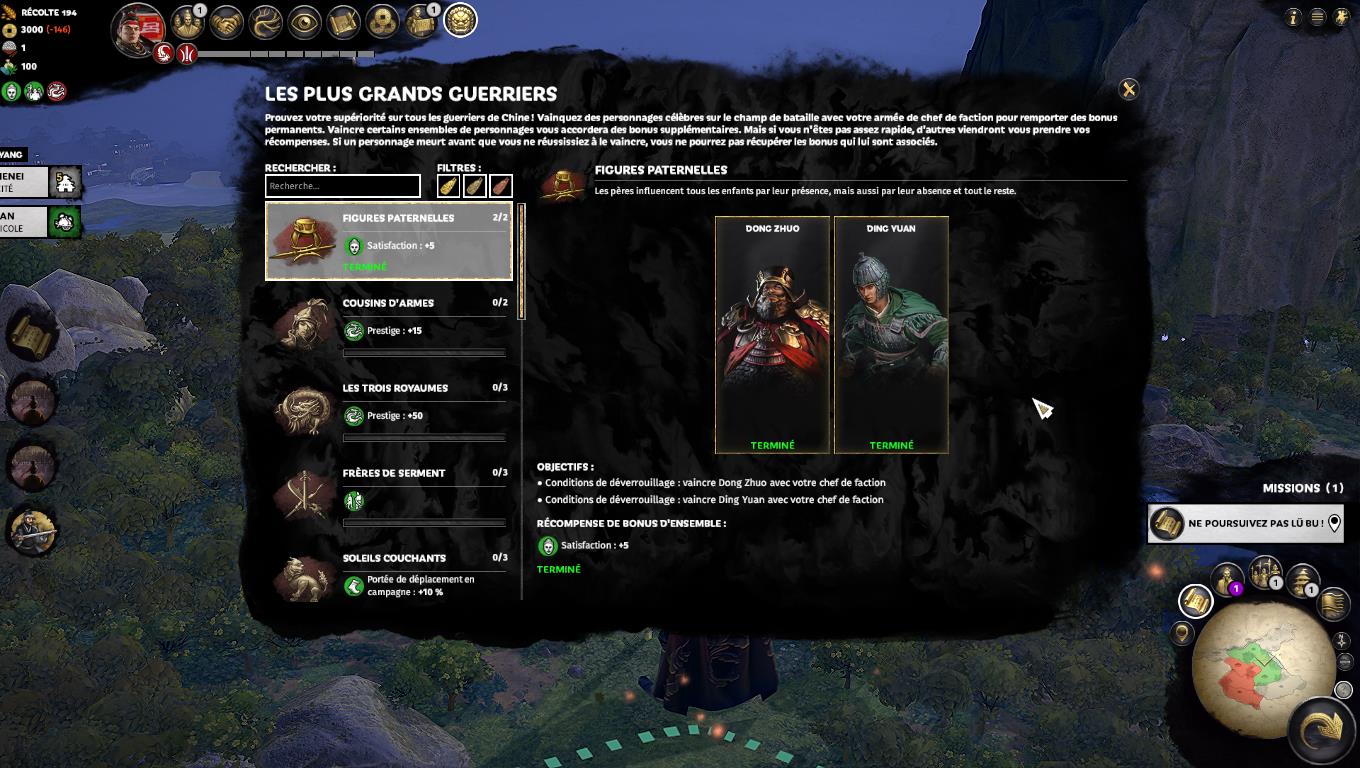
Task: Click the Rechercher search field
Action: pyautogui.click(x=342, y=186)
